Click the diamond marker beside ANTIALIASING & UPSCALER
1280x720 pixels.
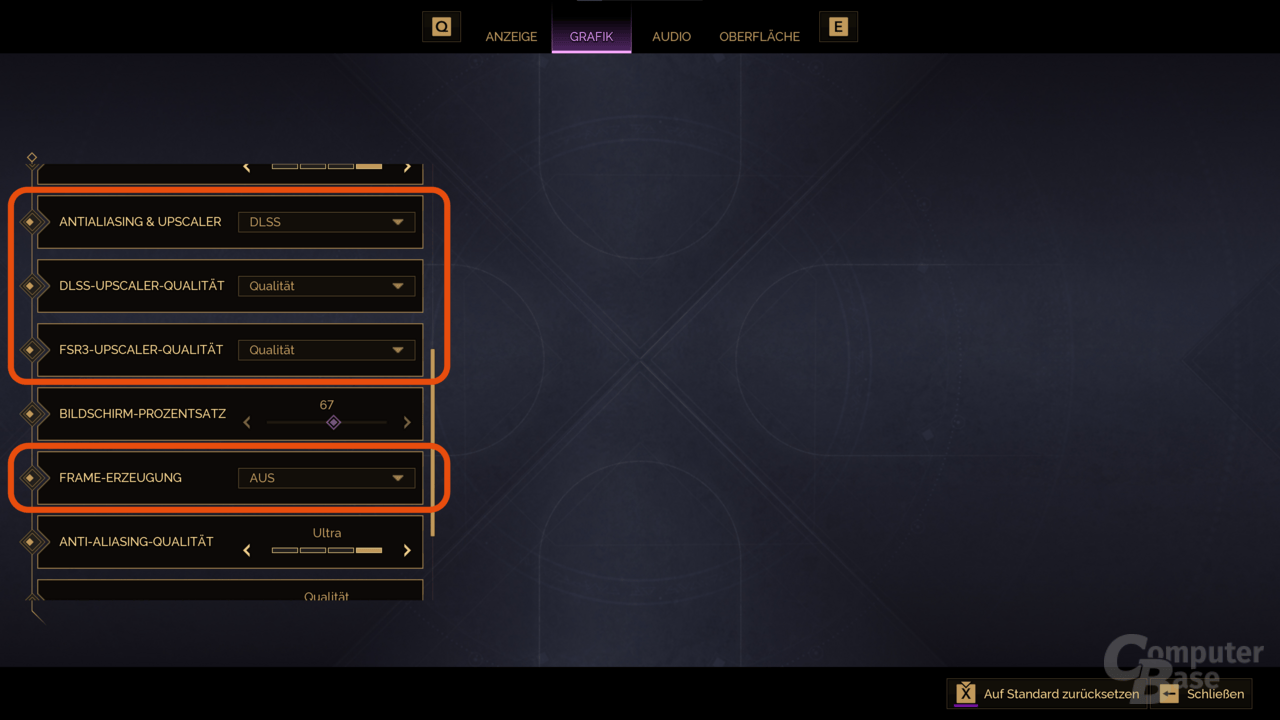click(33, 222)
